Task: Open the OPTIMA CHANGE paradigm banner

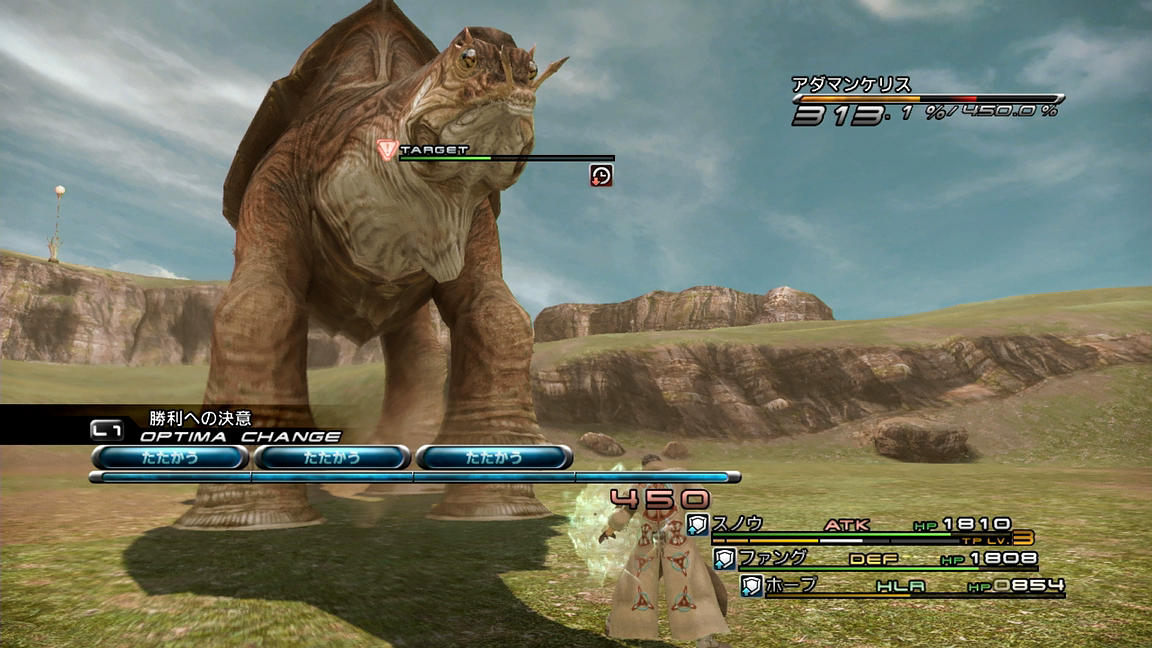Action: click(240, 436)
